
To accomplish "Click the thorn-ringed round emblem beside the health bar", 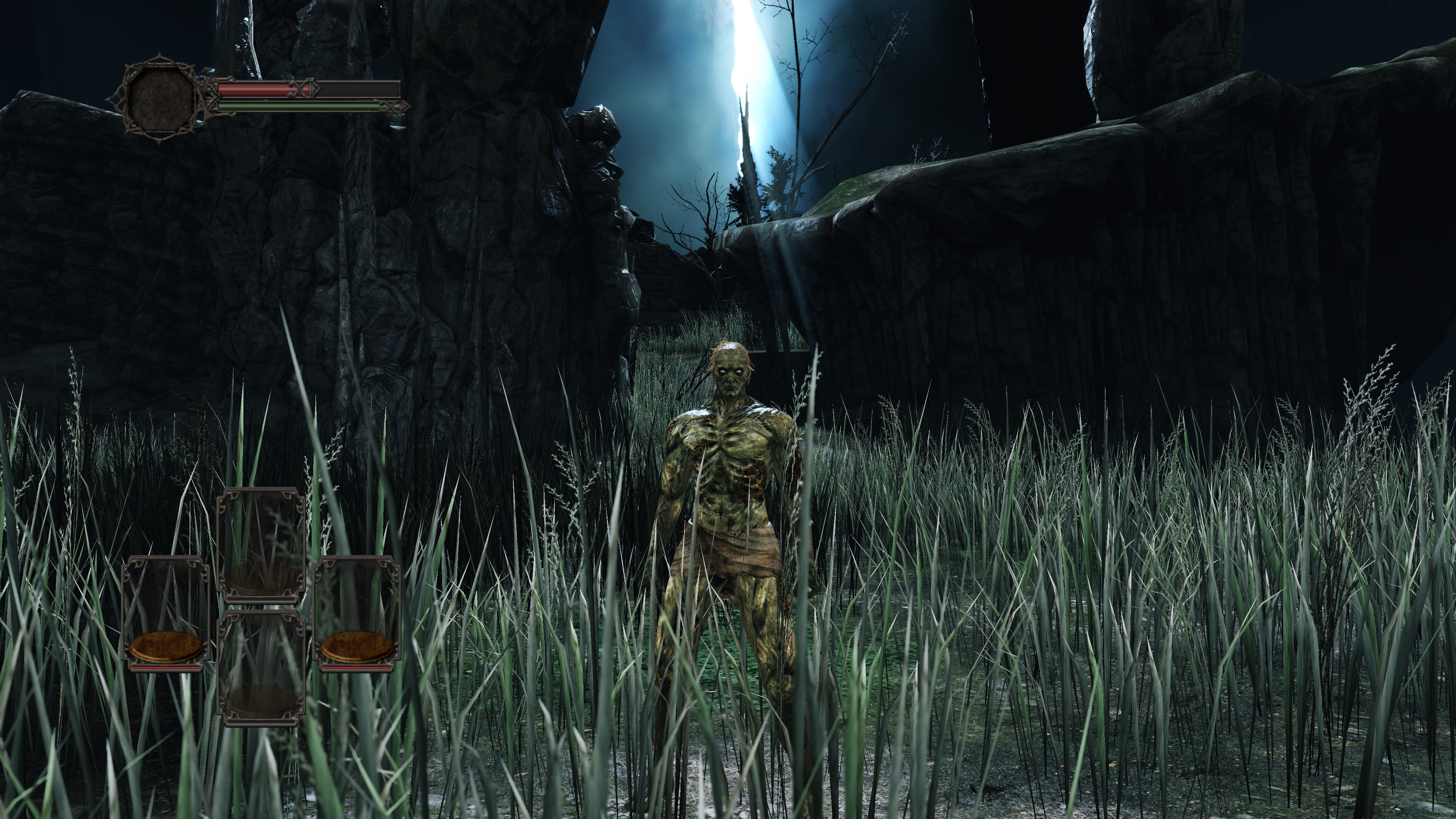I will pyautogui.click(x=160, y=99).
